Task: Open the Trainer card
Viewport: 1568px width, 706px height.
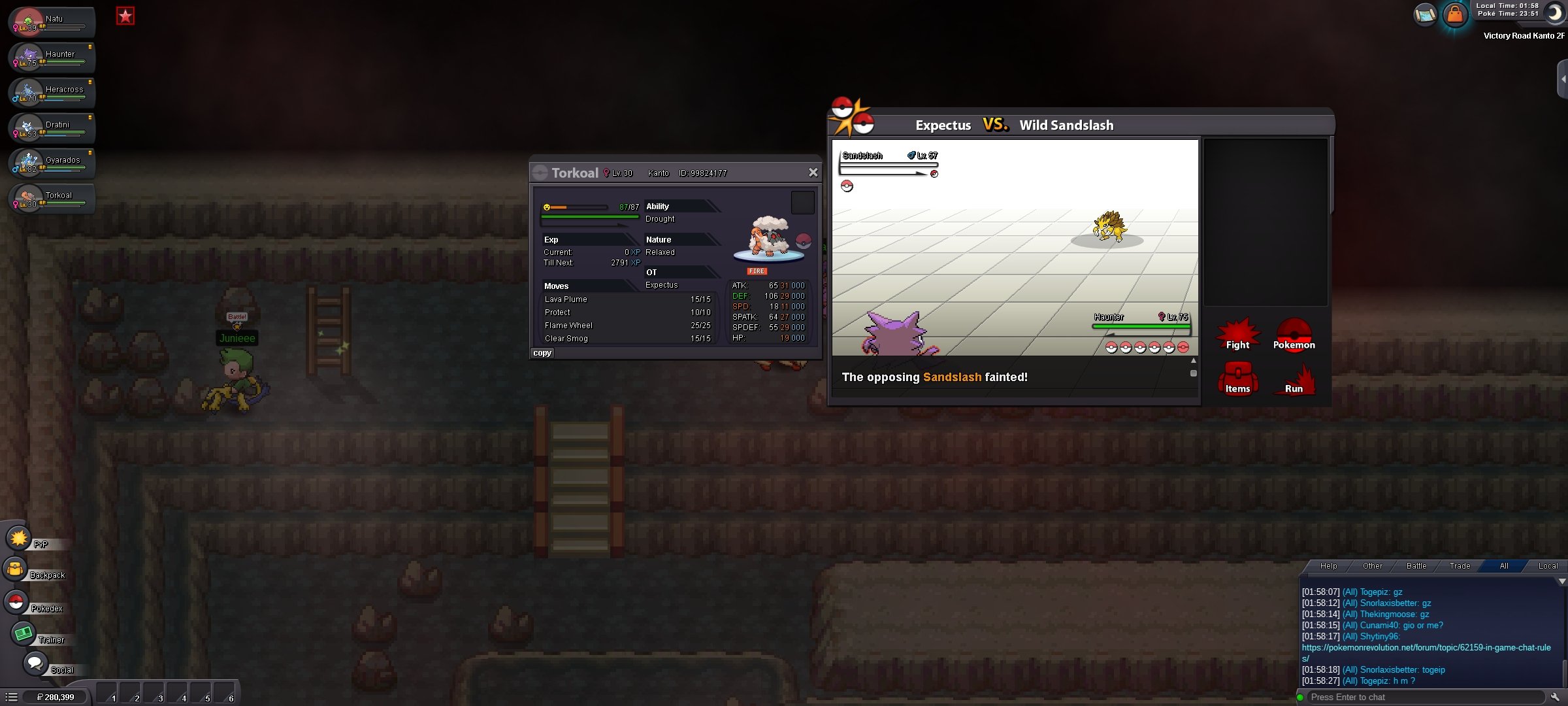Action: (x=24, y=633)
